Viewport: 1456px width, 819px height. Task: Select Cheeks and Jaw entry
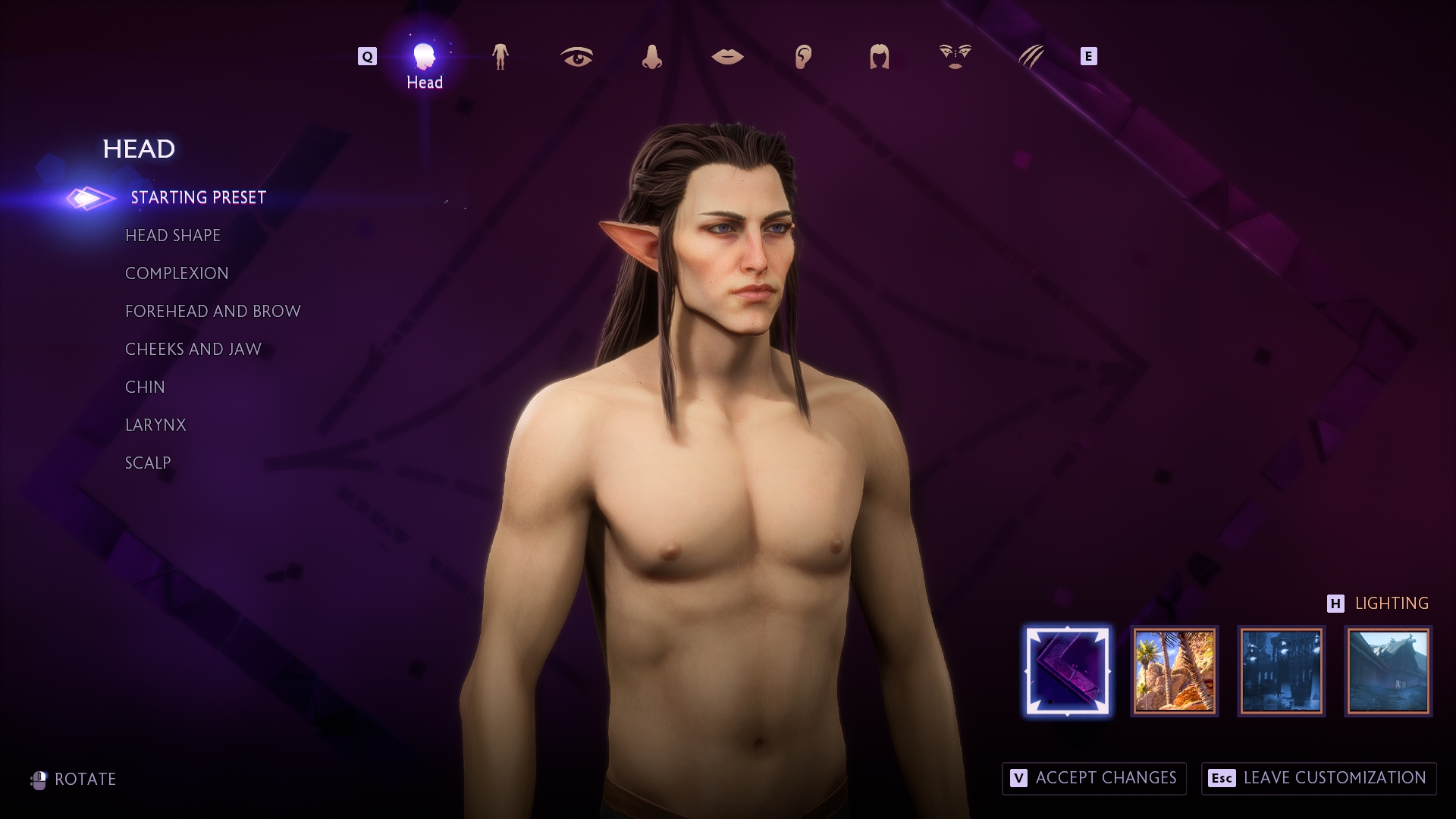(193, 350)
